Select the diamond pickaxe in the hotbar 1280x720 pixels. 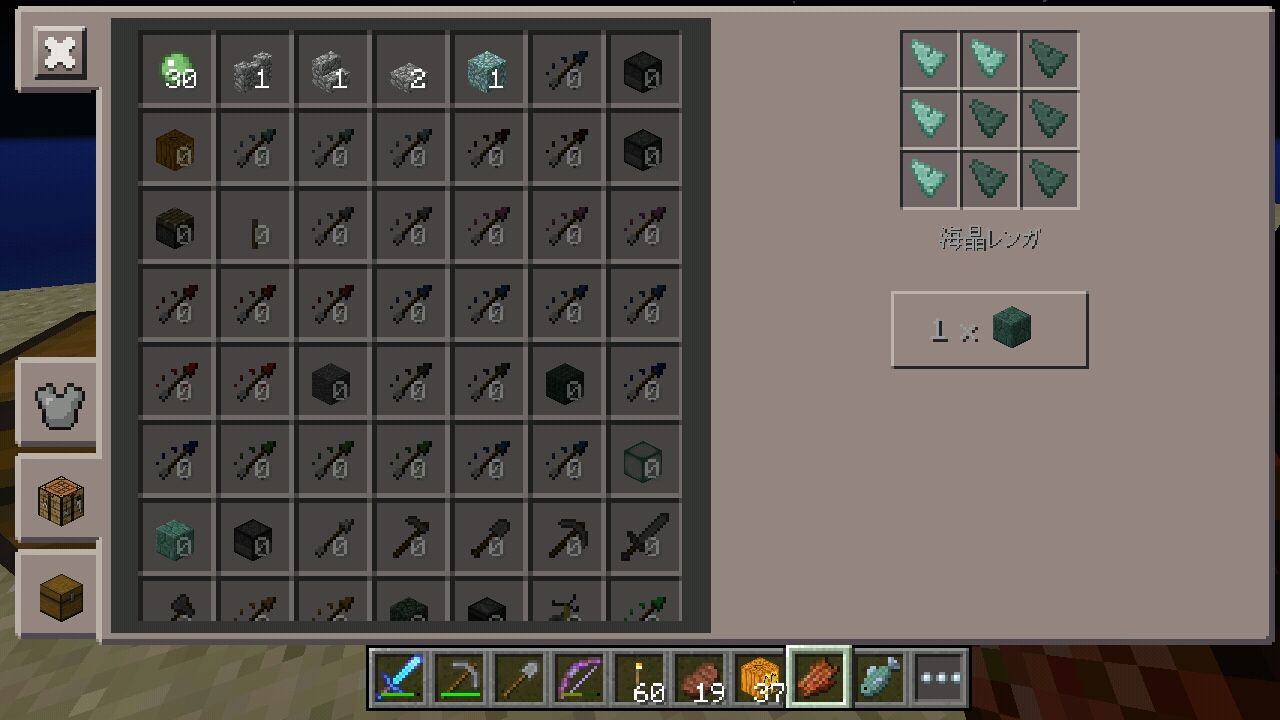pos(459,677)
